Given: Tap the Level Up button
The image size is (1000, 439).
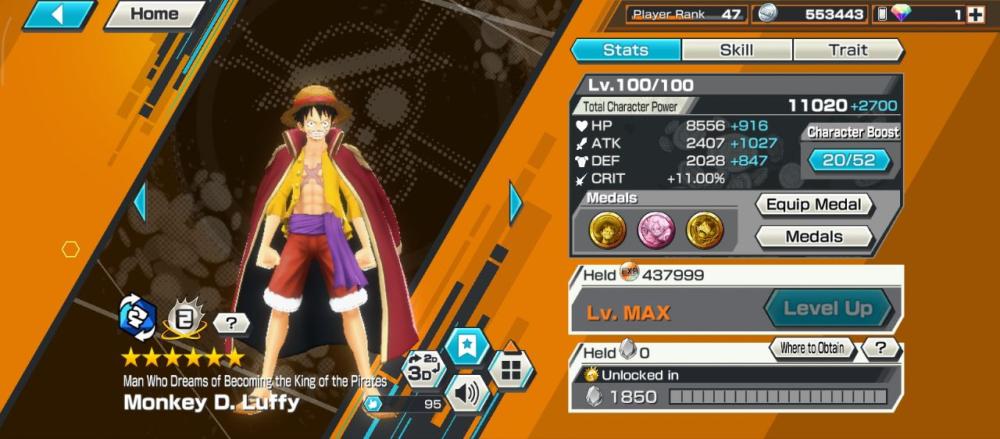Looking at the screenshot, I should coord(828,308).
